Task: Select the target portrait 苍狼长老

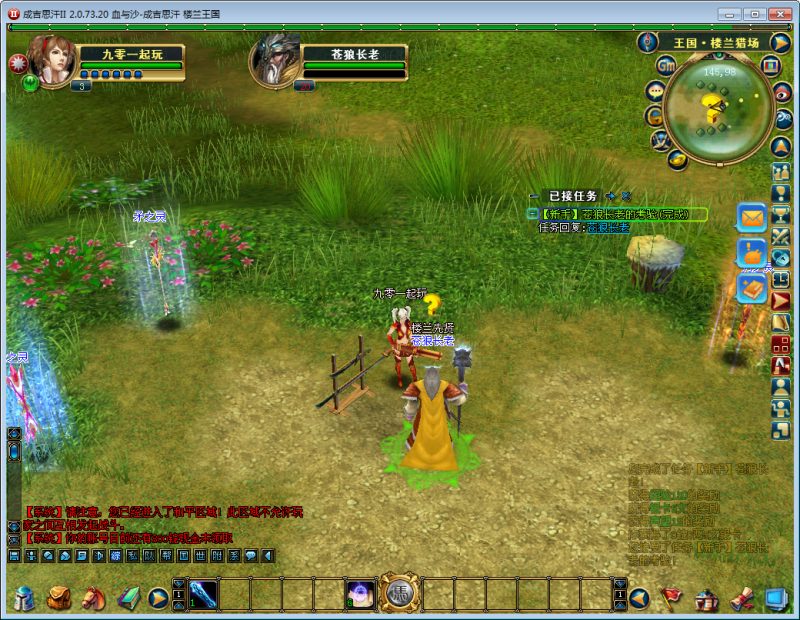Action: click(273, 60)
